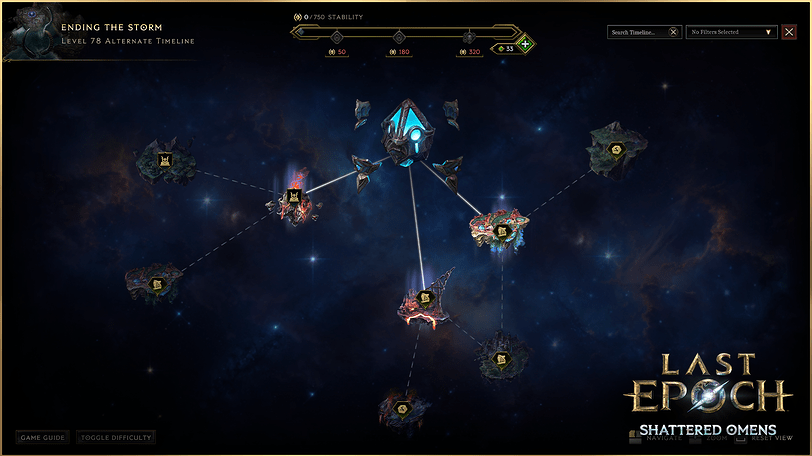
Task: Click the green plus button
Action: [525, 44]
